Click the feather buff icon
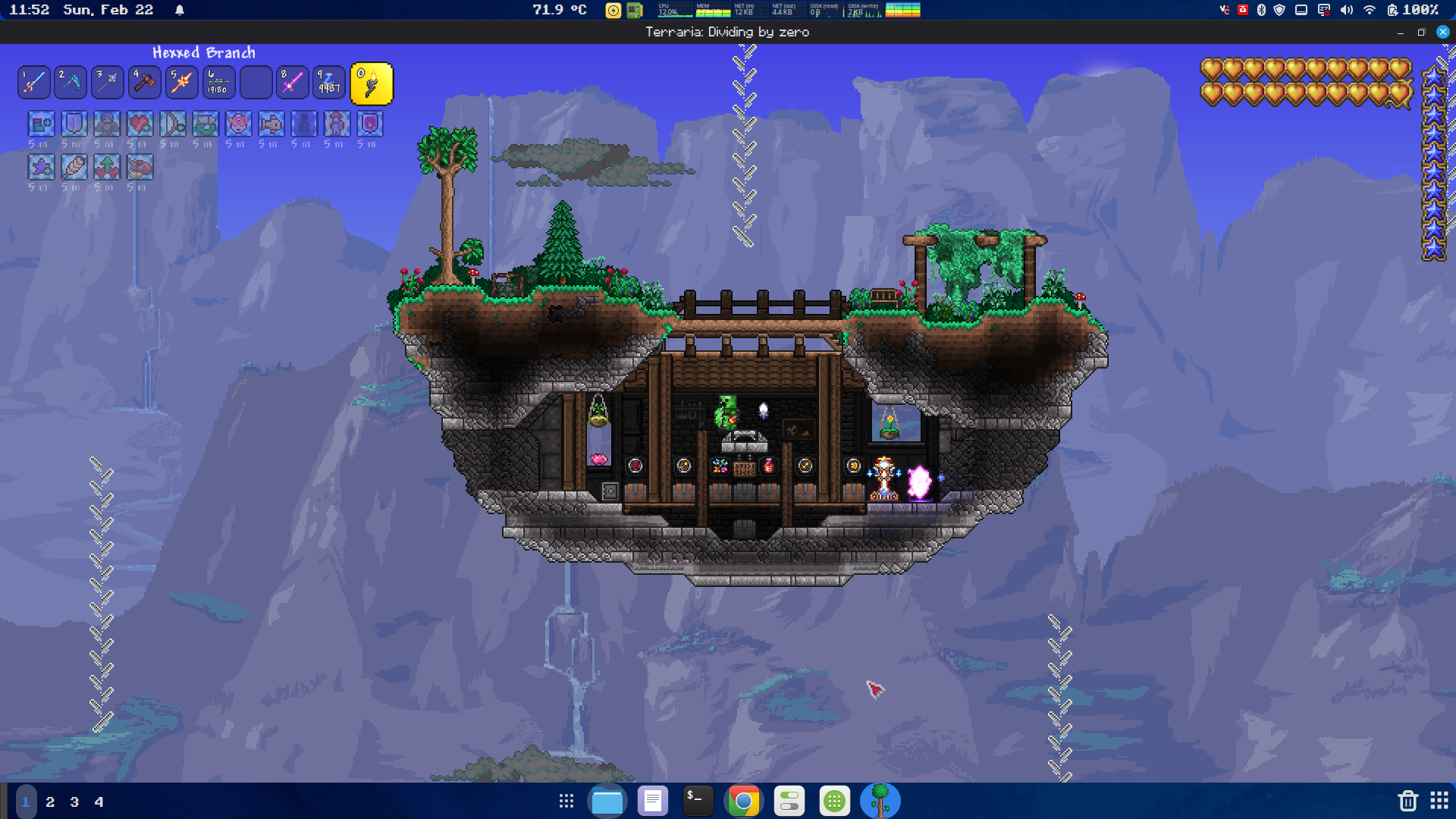The image size is (1456, 819). click(74, 167)
